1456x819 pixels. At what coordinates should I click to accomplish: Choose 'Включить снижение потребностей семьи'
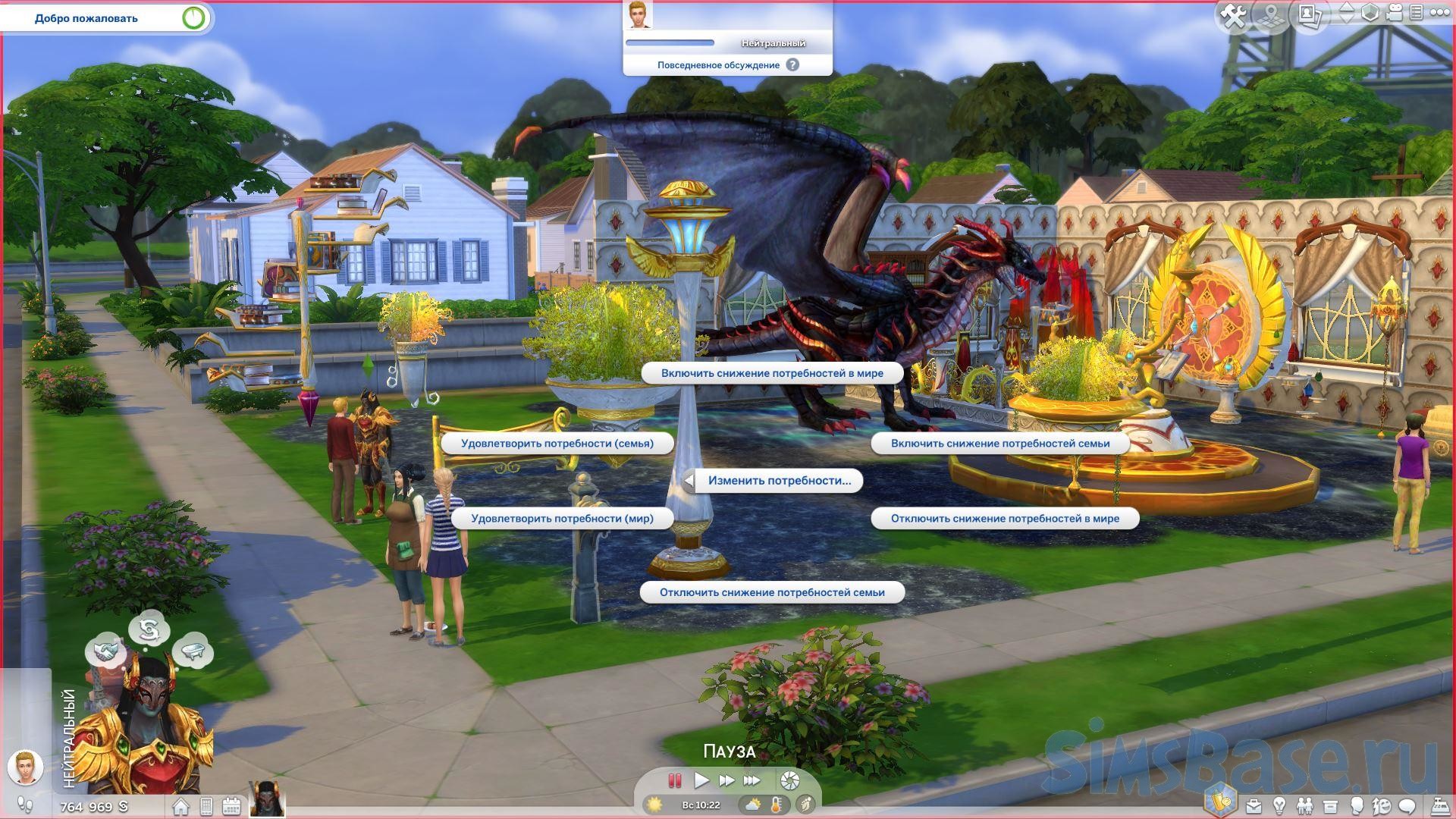[999, 444]
